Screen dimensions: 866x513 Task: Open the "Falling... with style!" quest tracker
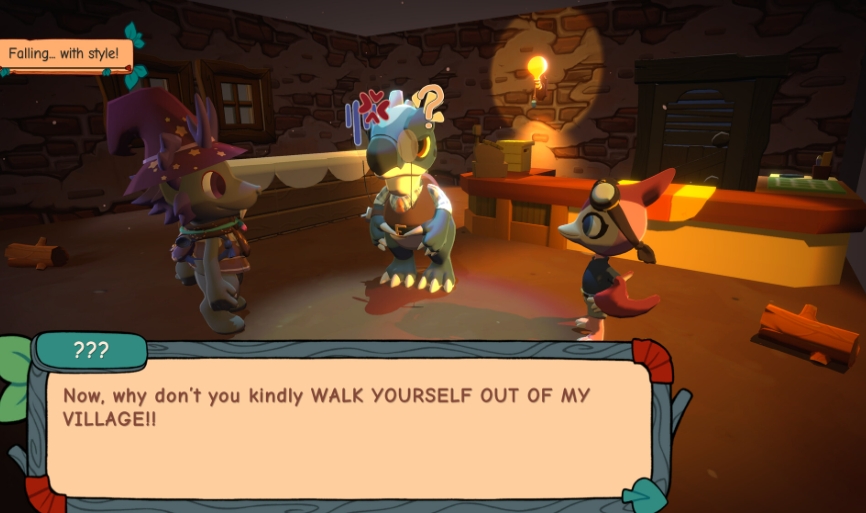66,54
